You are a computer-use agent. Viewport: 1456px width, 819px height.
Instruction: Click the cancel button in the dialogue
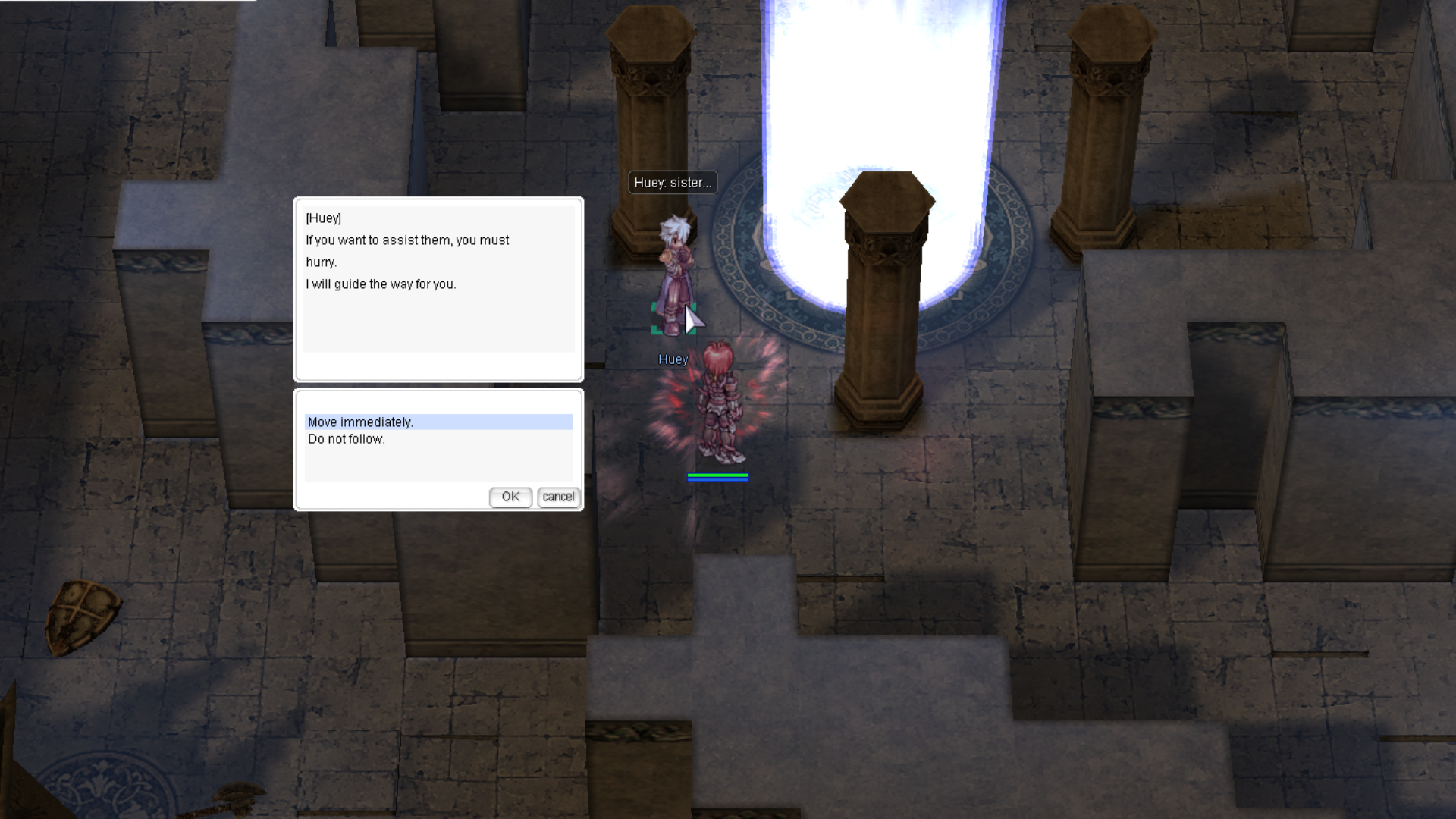(x=558, y=497)
